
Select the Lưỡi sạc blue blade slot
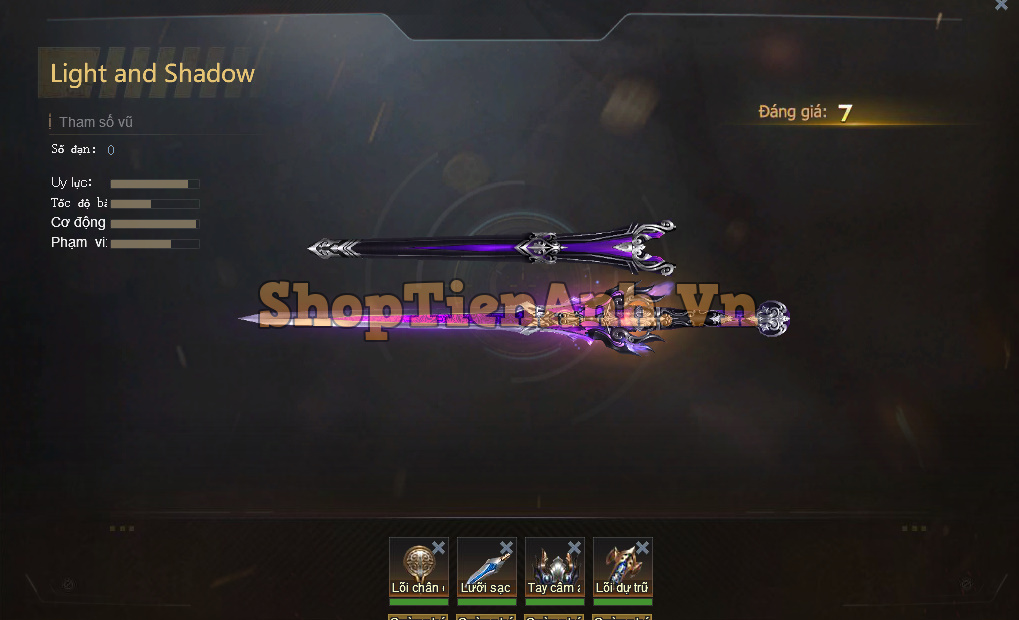pos(484,568)
